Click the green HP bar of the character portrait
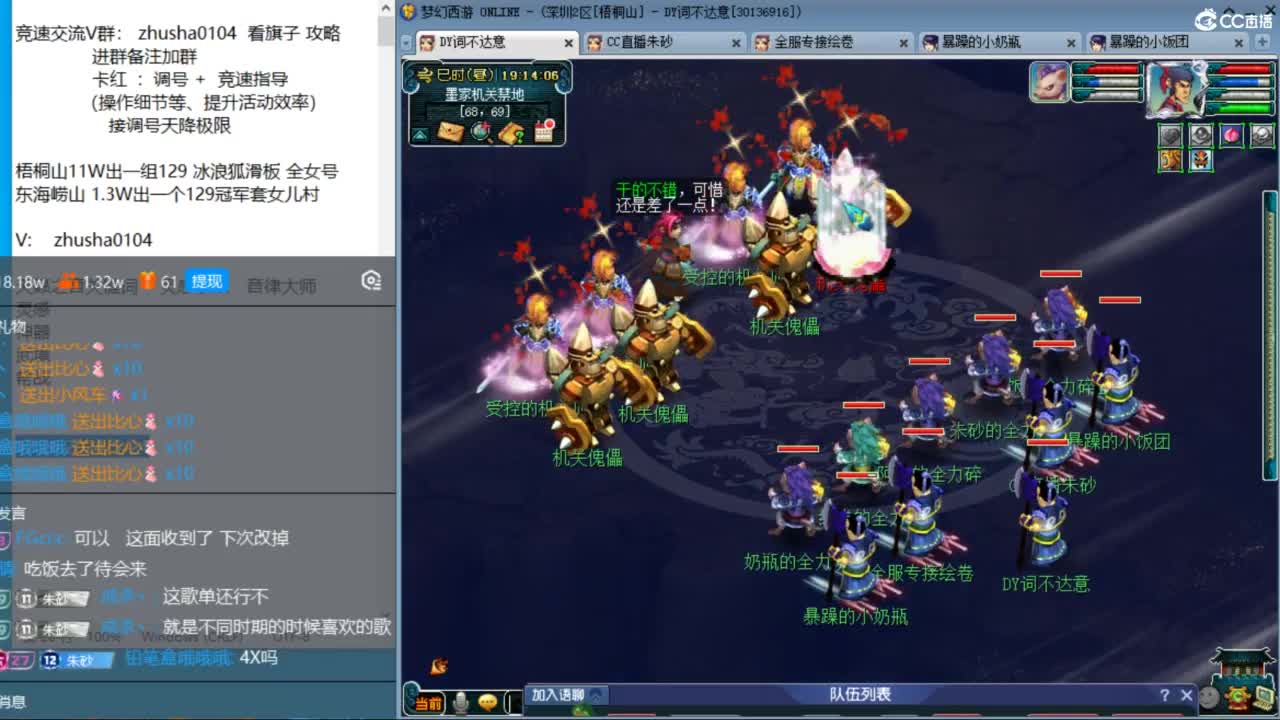 pyautogui.click(x=1244, y=109)
